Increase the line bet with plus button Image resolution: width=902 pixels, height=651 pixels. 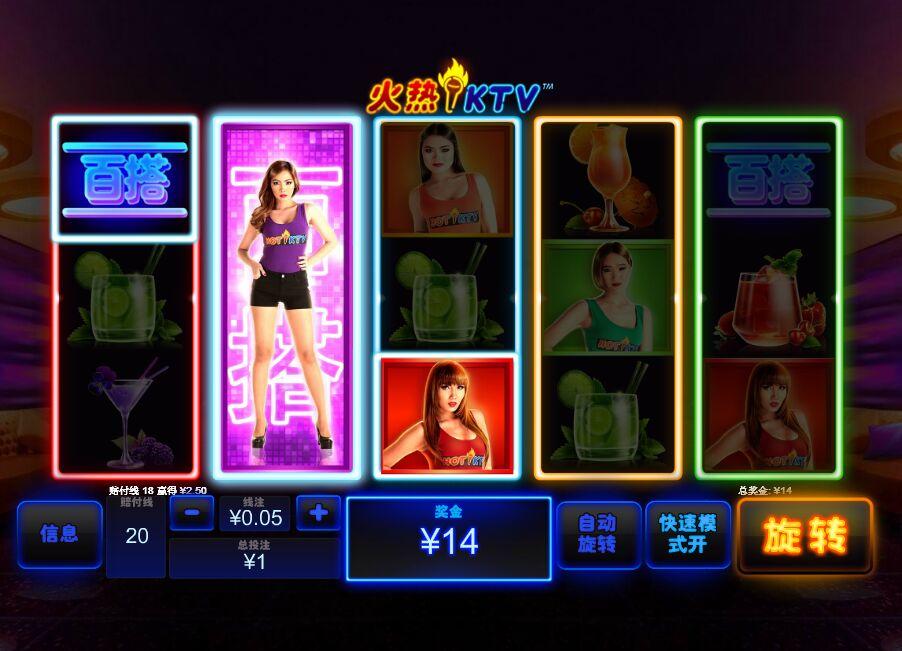coord(318,514)
